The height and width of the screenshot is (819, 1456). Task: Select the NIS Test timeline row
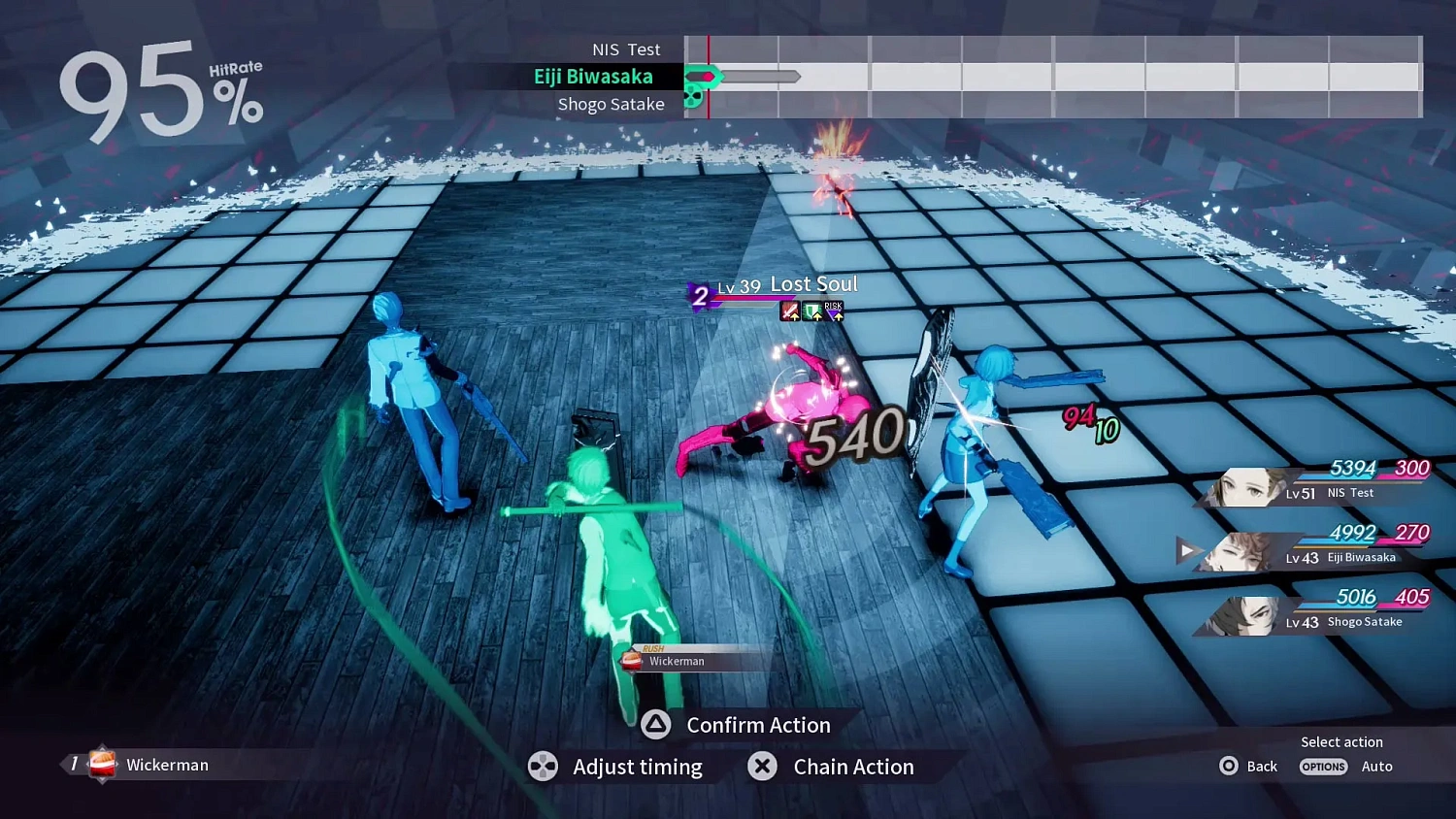(x=626, y=49)
